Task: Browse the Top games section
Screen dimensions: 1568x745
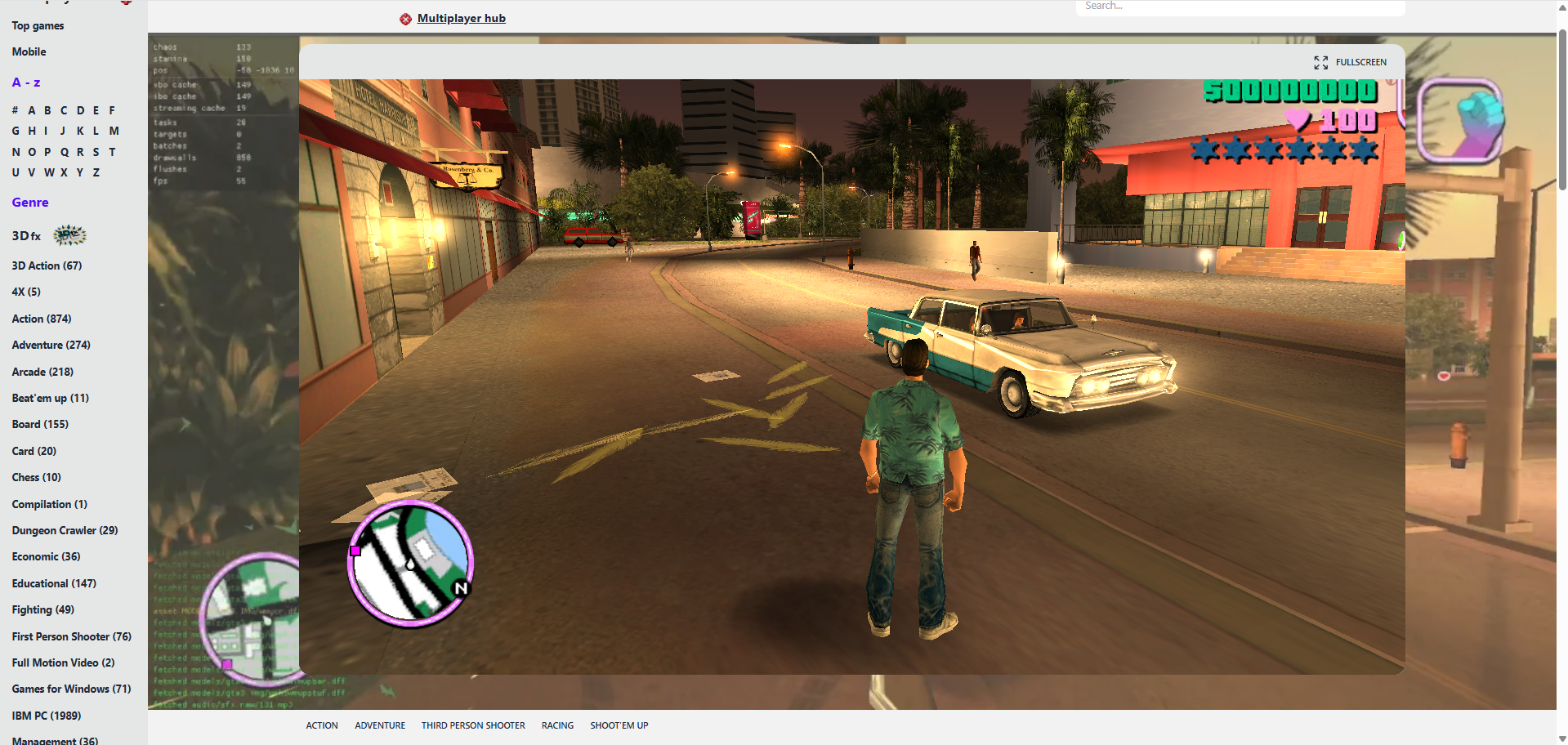Action: pyautogui.click(x=37, y=25)
